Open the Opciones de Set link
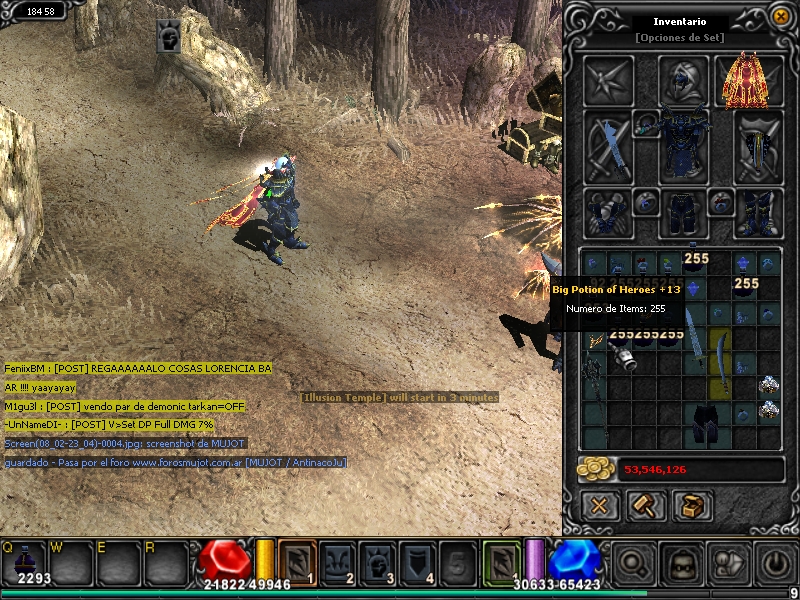 pos(680,37)
